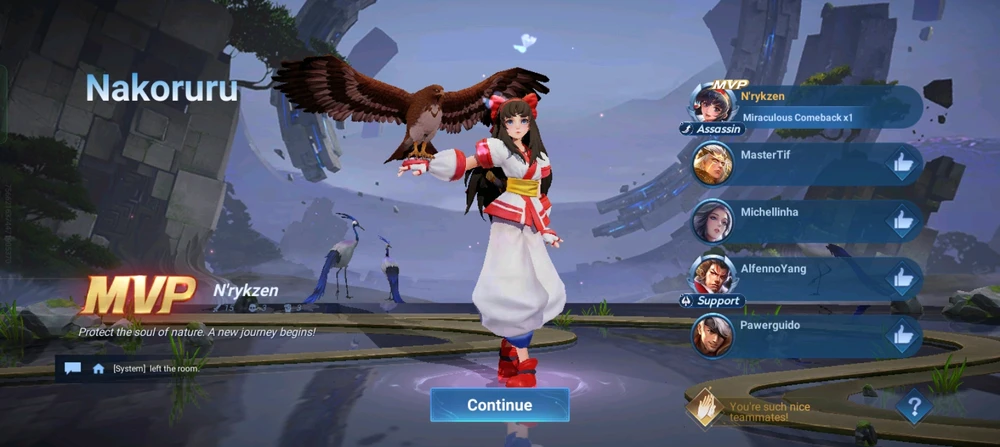Open Michellinha's hero portrait
1000x447 pixels.
click(713, 221)
